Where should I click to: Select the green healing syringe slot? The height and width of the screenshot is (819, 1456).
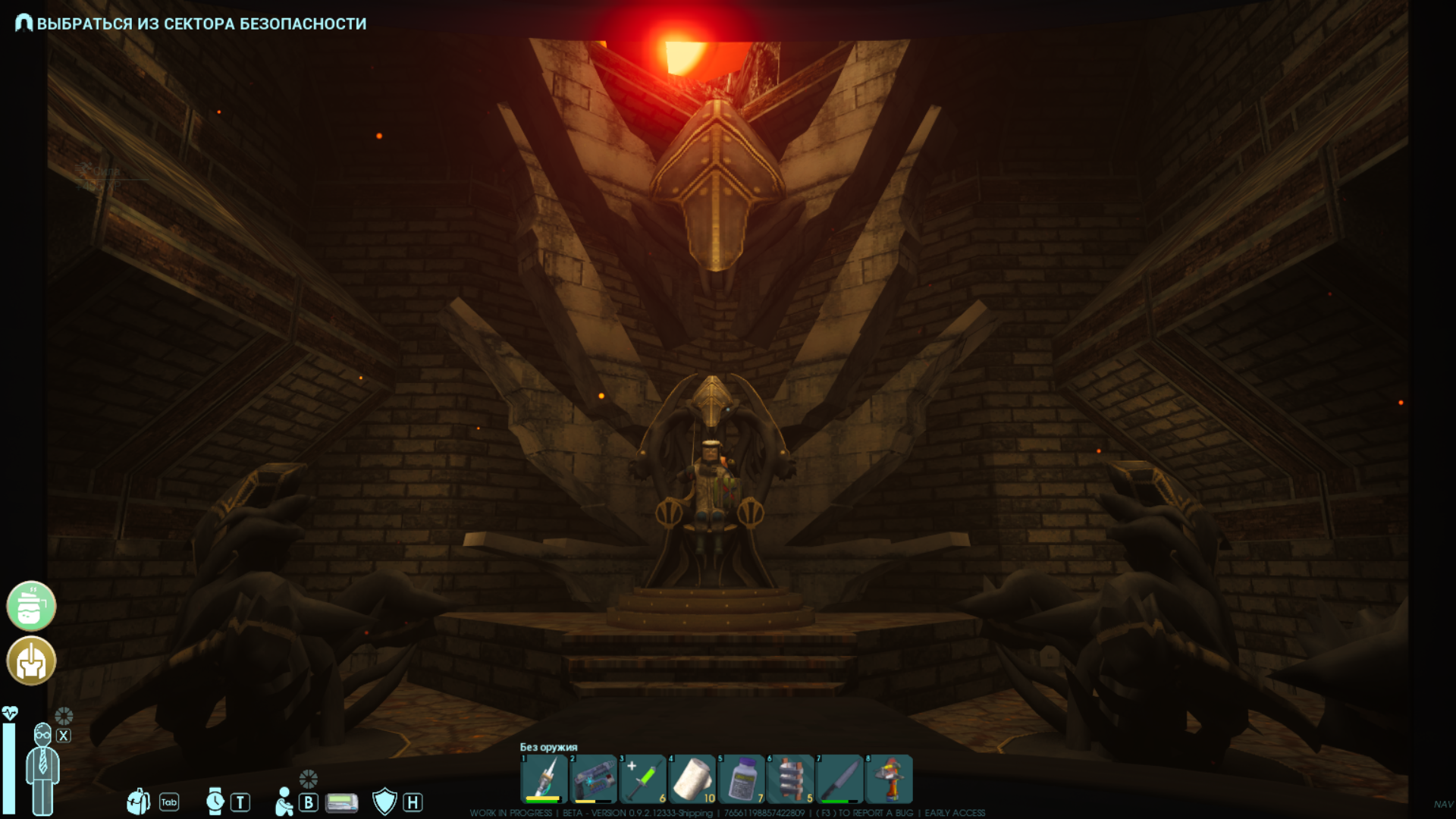click(643, 779)
